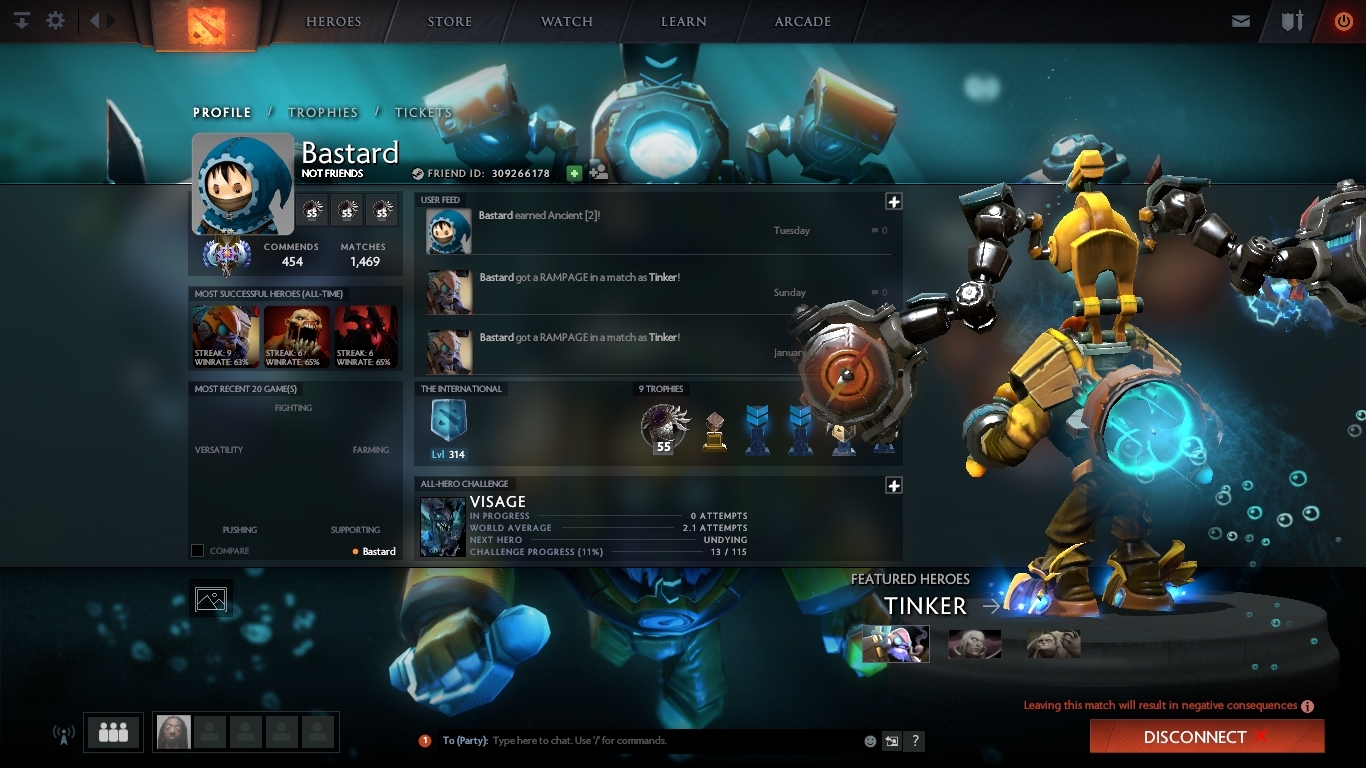
Task: Click the Disconnect button
Action: [x=1206, y=736]
